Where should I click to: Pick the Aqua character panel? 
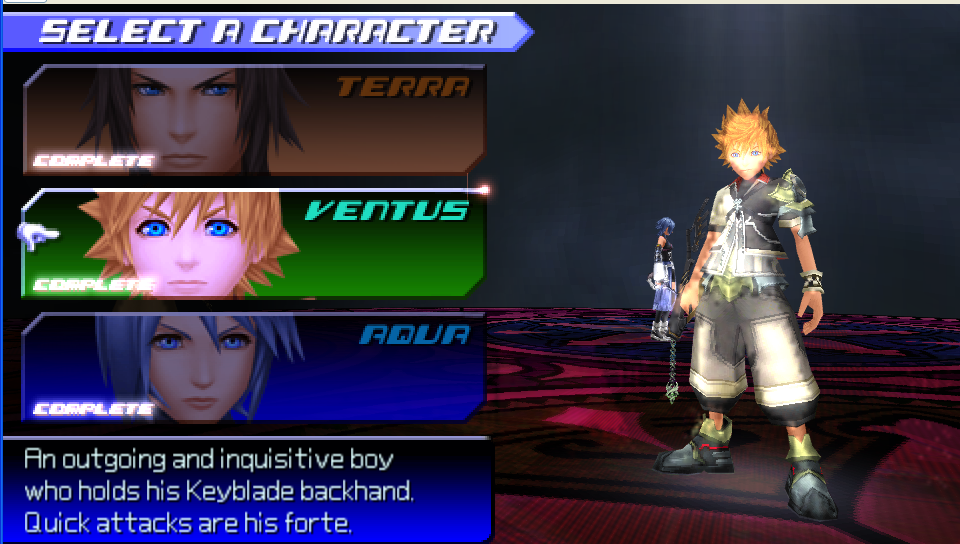[x=255, y=367]
